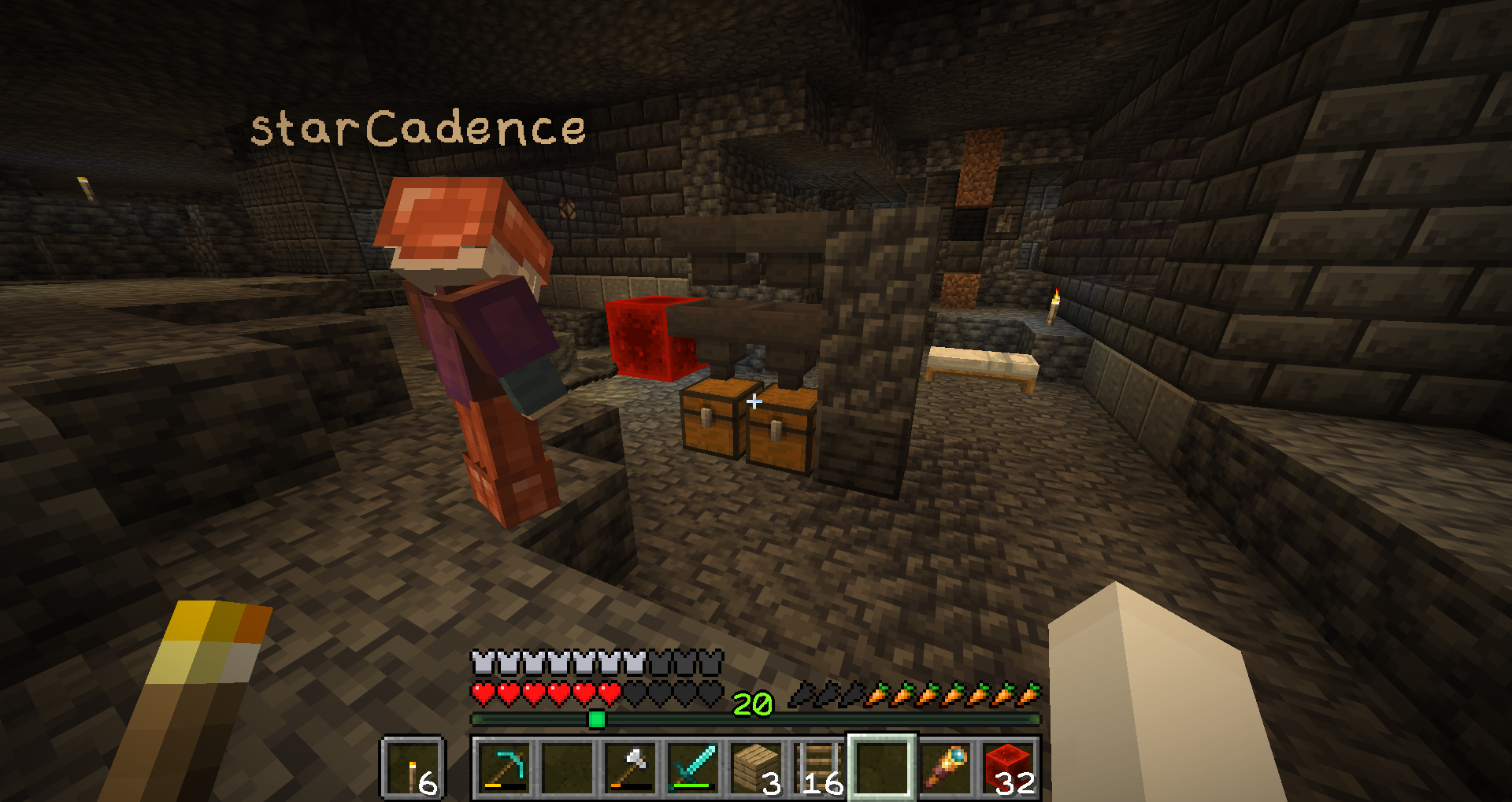Open the right wooden chest
Screen dimensions: 1512x802
click(x=780, y=429)
